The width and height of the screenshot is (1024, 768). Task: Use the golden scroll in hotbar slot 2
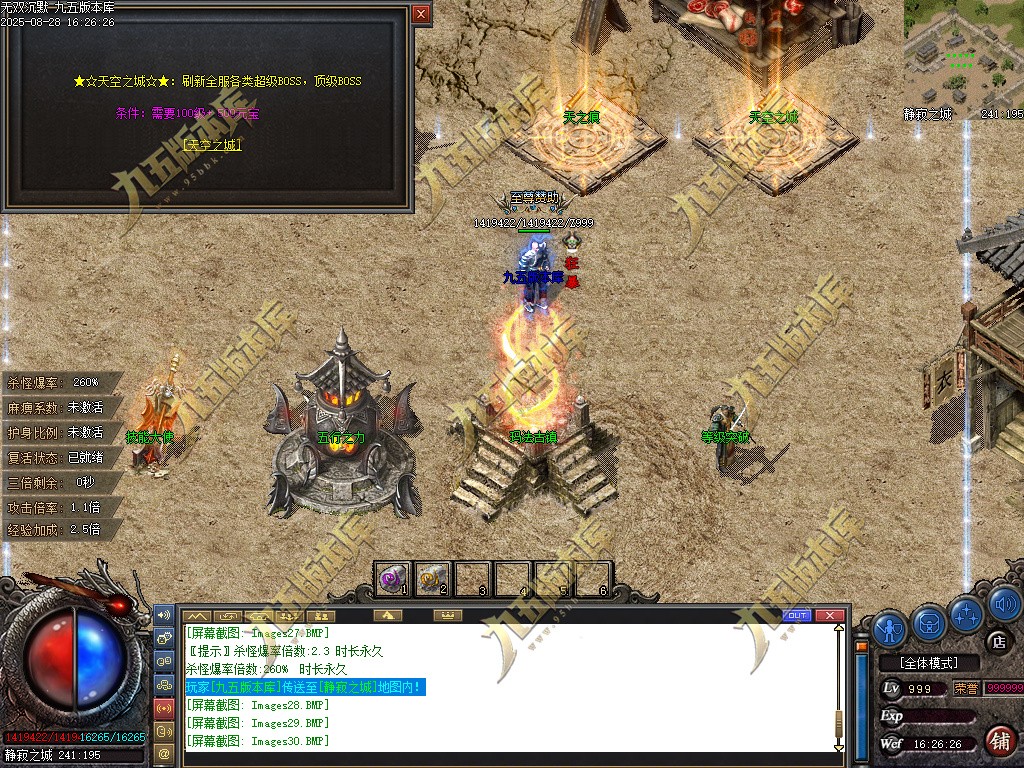433,578
